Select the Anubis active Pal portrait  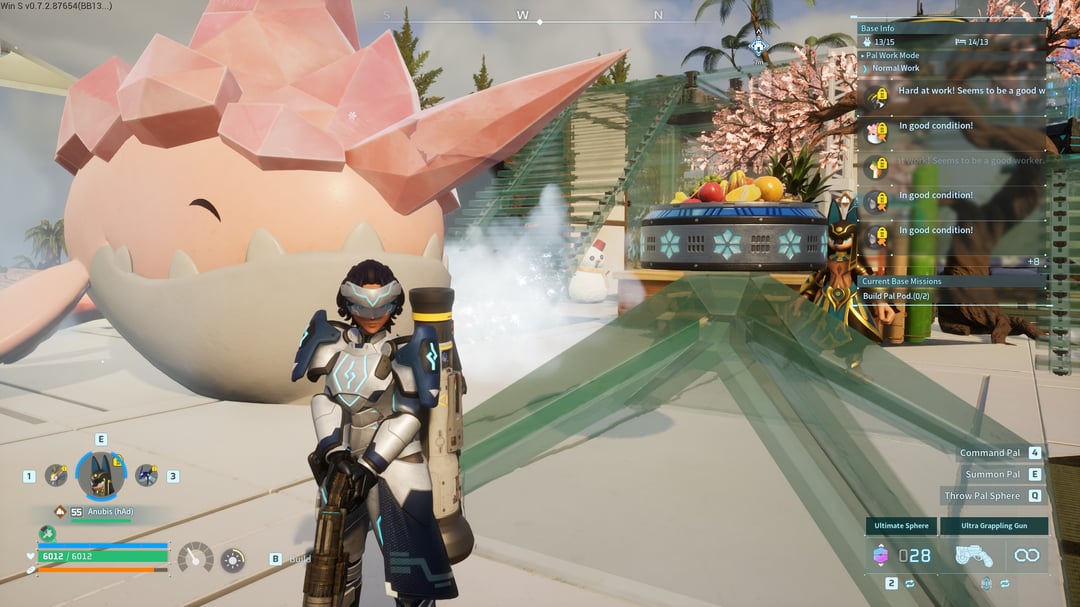pyautogui.click(x=101, y=476)
